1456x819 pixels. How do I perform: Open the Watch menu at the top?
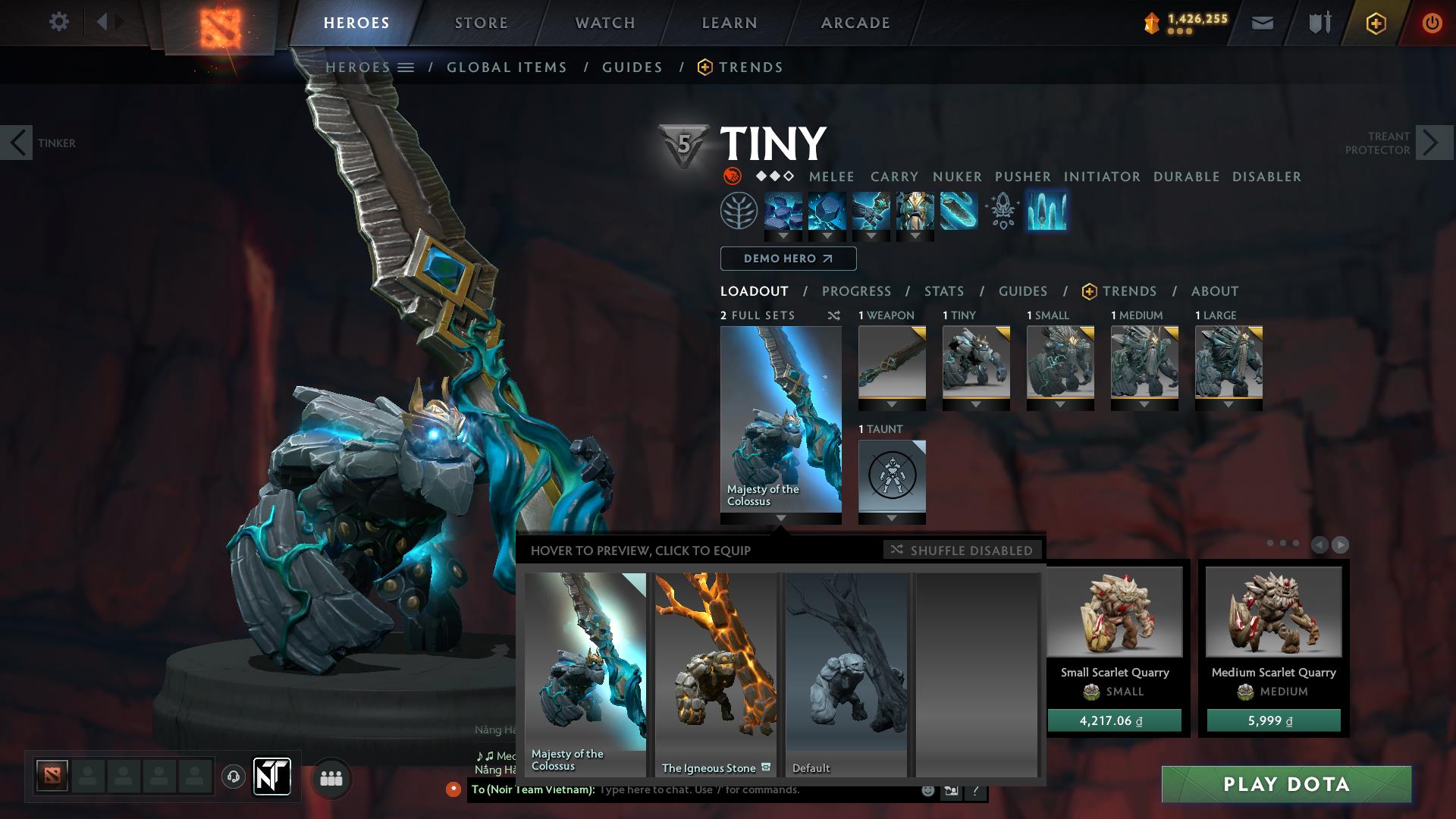click(603, 23)
